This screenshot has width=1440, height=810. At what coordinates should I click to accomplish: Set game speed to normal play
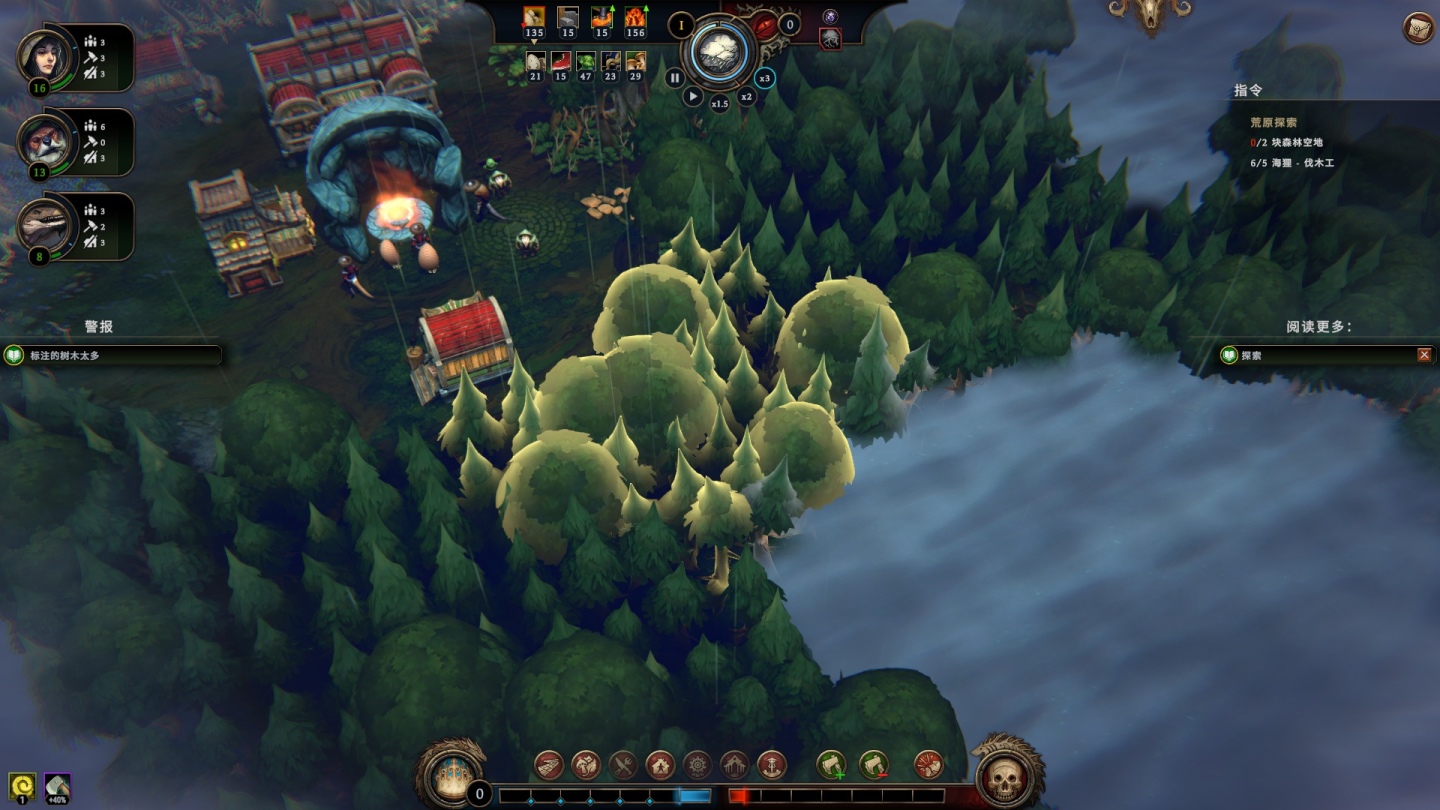(x=693, y=97)
